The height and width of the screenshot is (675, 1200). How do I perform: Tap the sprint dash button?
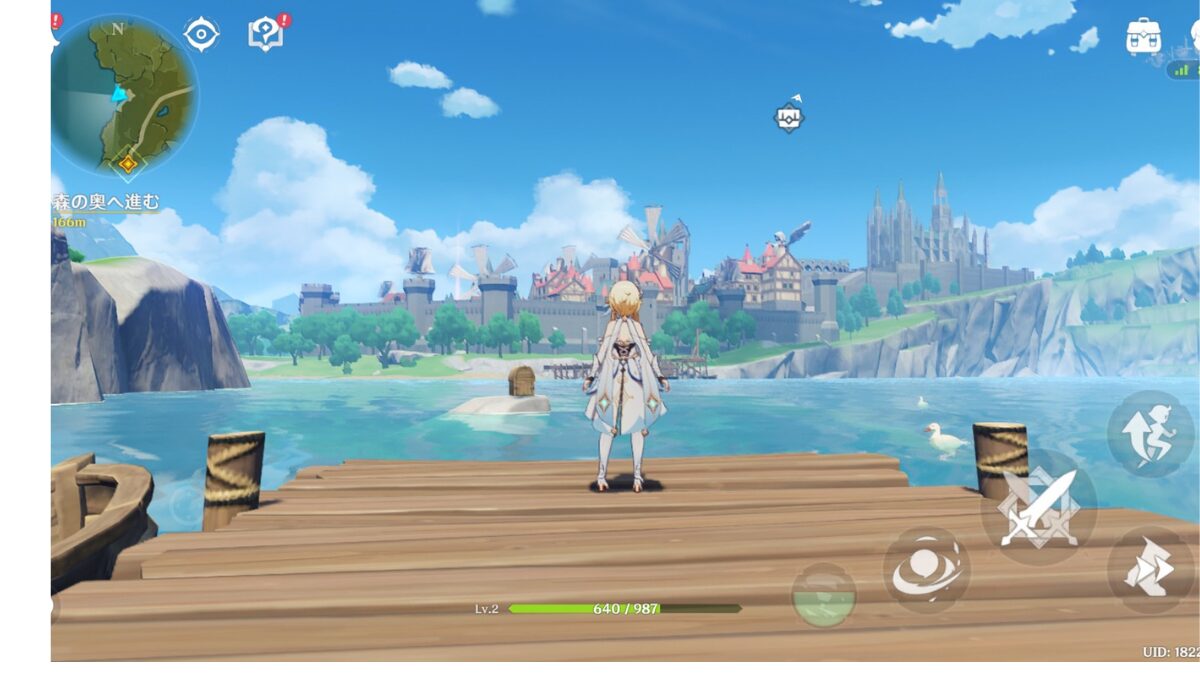click(1150, 570)
